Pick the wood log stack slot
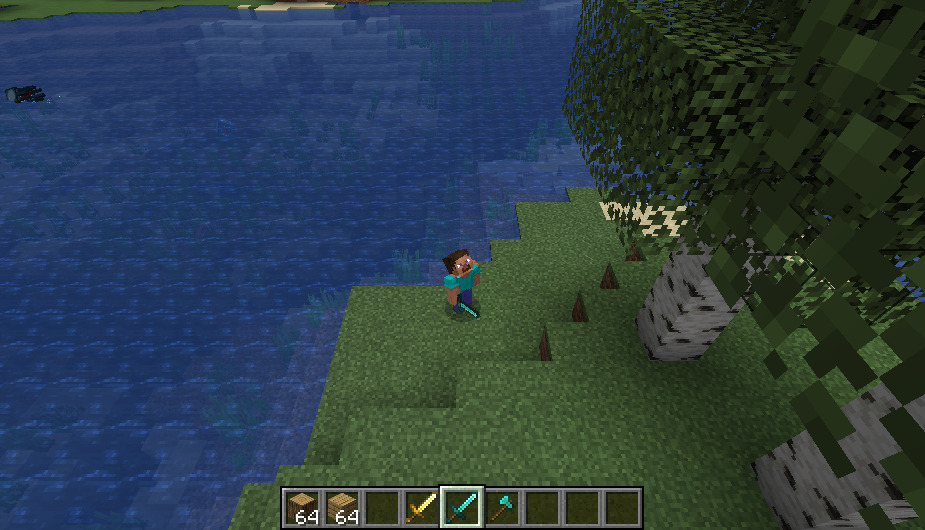This screenshot has height=530, width=925. (x=302, y=508)
